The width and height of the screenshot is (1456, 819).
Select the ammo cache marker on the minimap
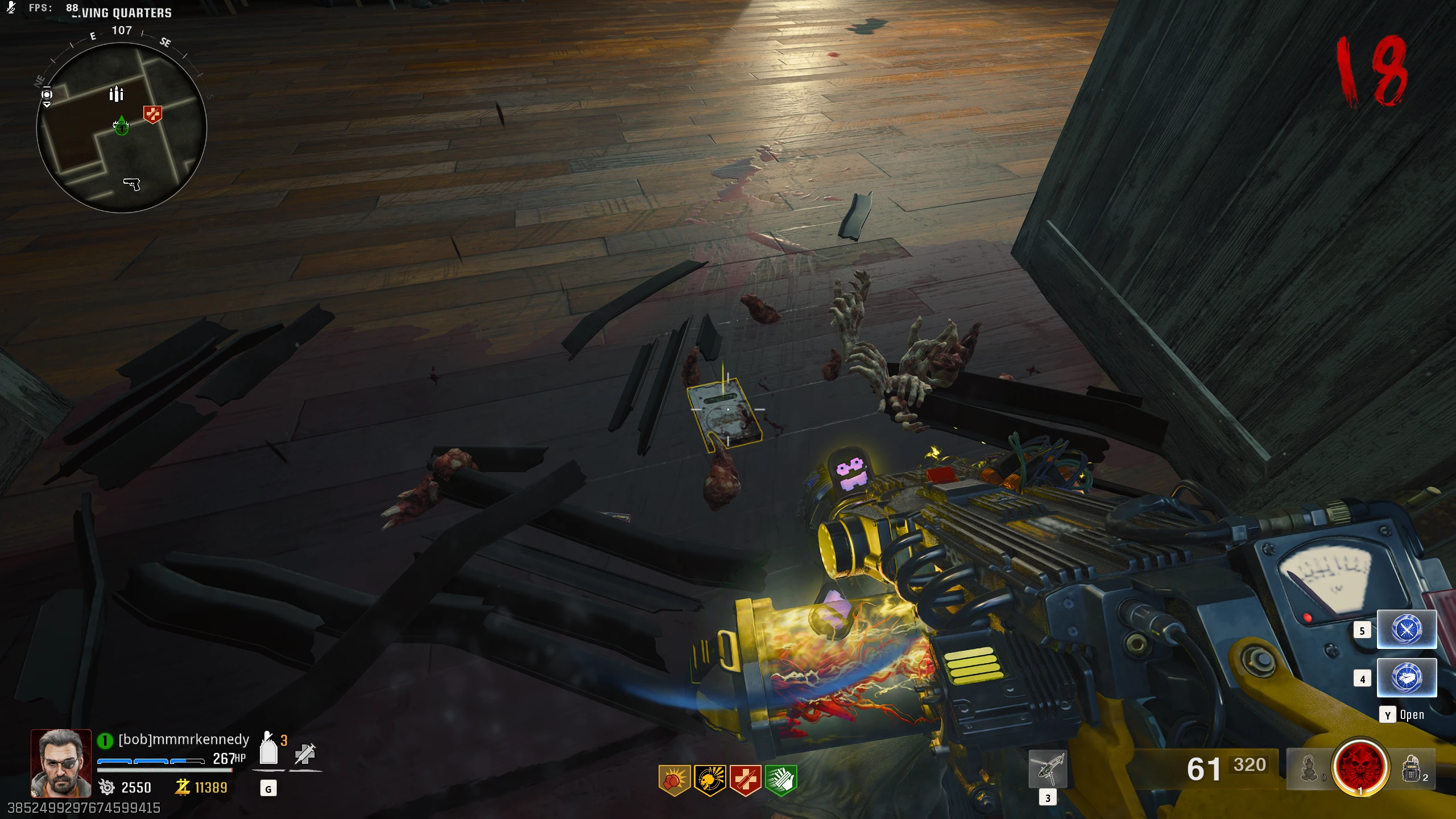116,94
